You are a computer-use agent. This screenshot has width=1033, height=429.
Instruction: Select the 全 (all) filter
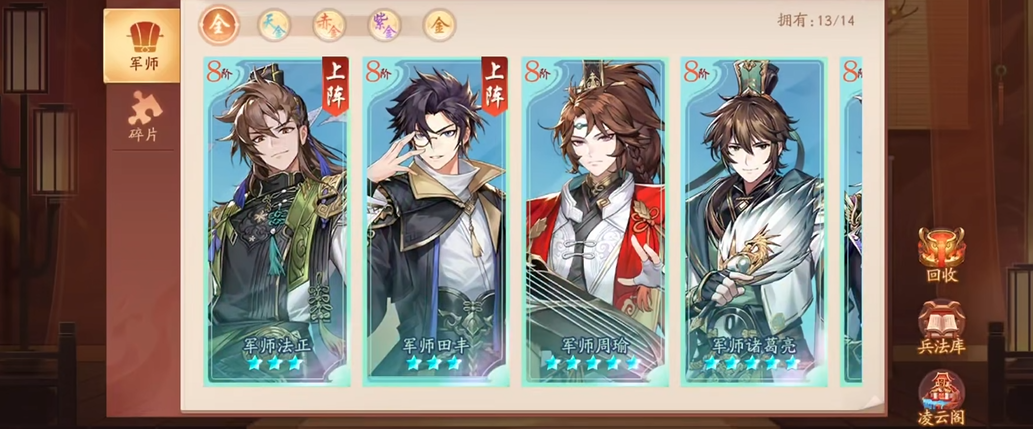[218, 25]
